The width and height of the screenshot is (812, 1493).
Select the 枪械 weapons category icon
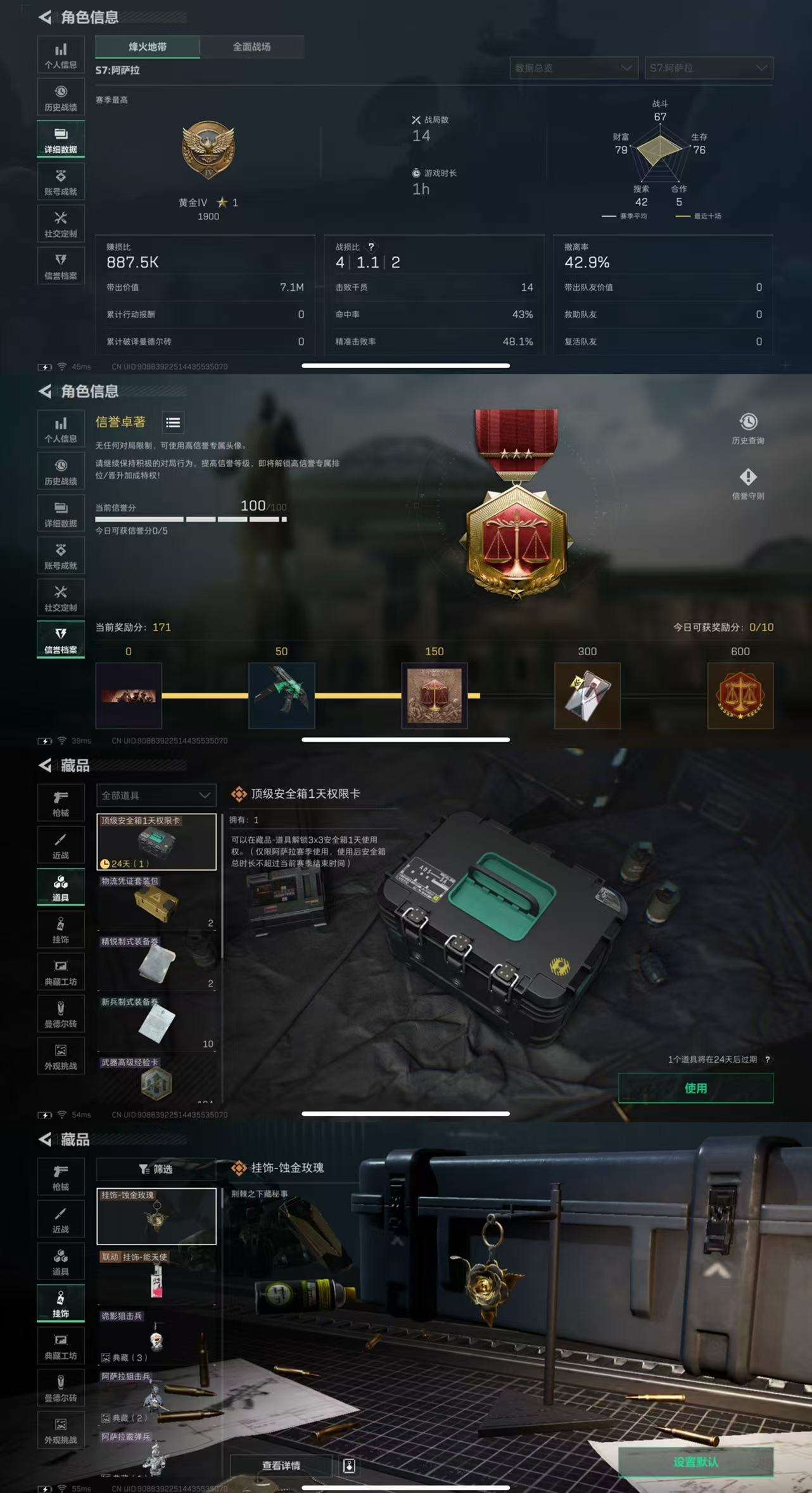[x=61, y=802]
